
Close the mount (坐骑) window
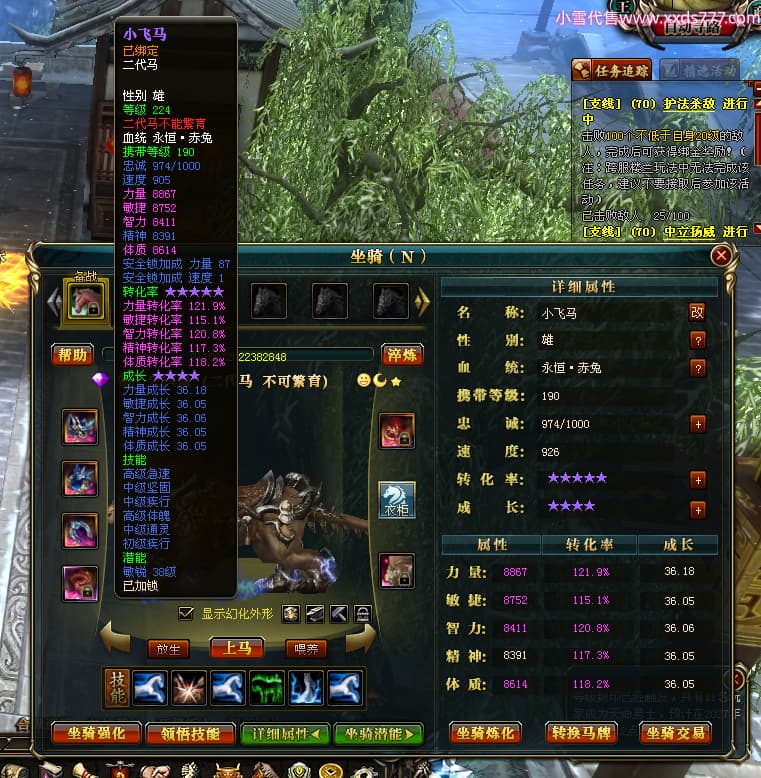[x=720, y=256]
